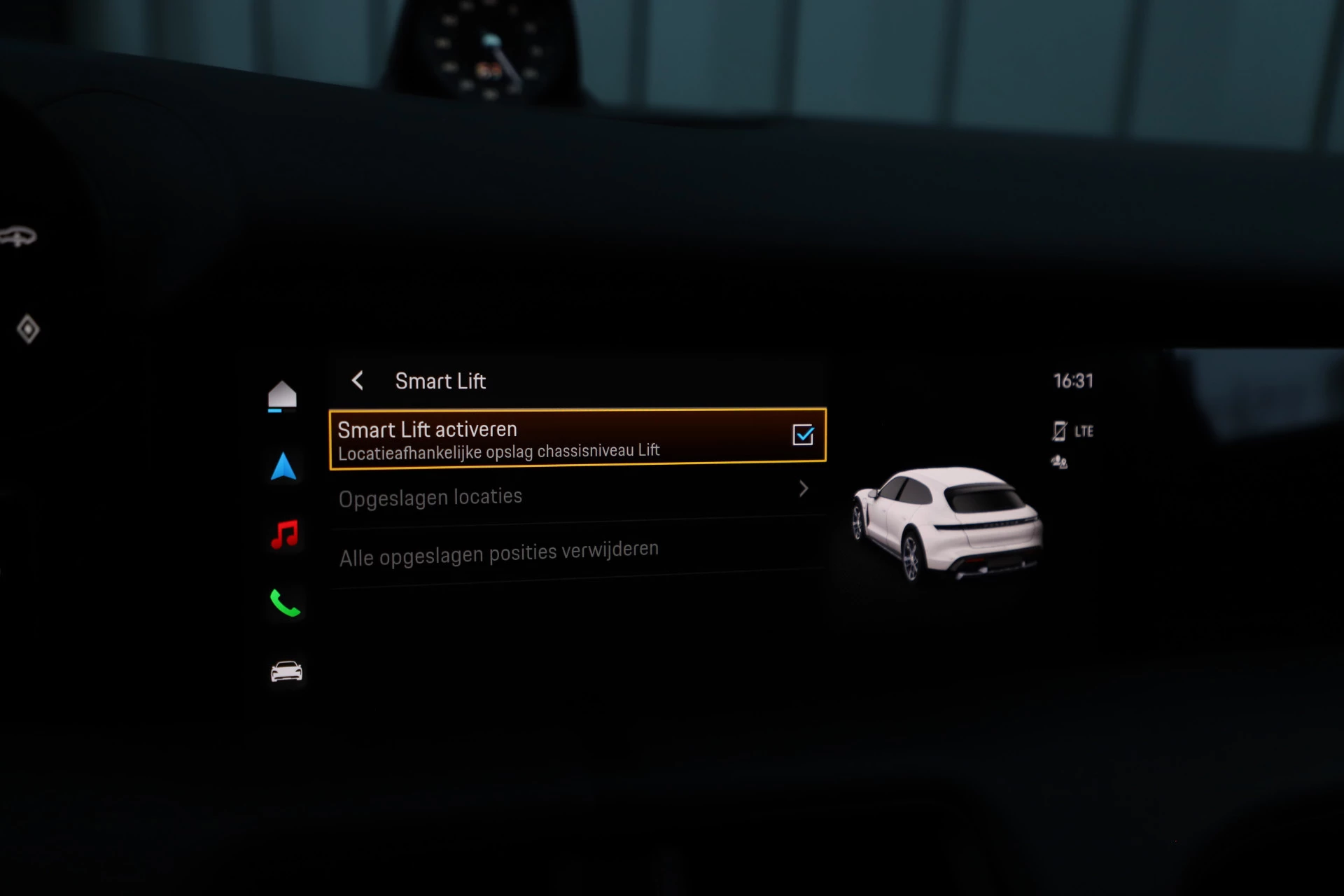Tap the LTE label in the status area
Screen dimensions: 1344x896
click(1084, 431)
